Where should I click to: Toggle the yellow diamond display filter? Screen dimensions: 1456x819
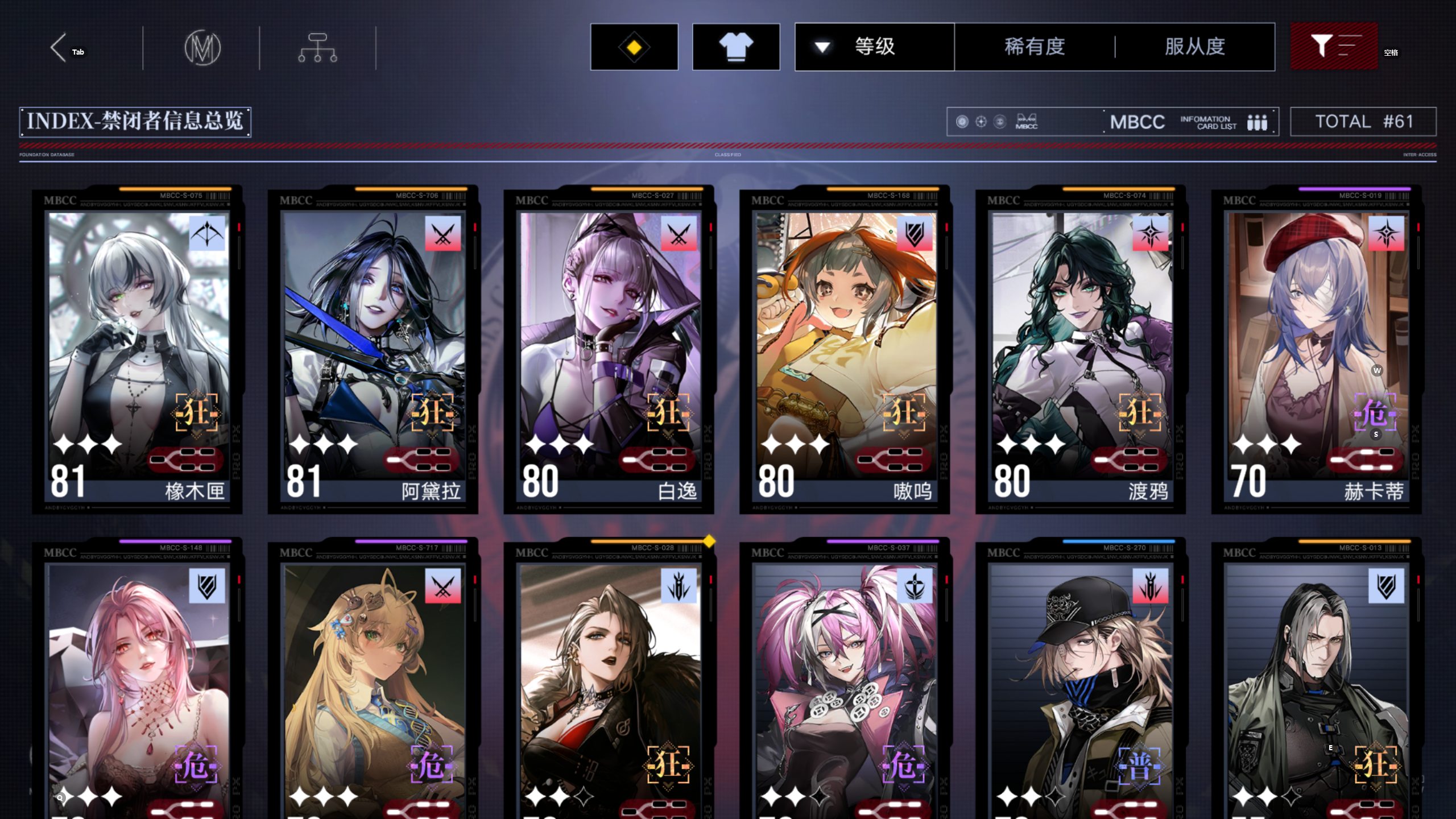pyautogui.click(x=634, y=47)
